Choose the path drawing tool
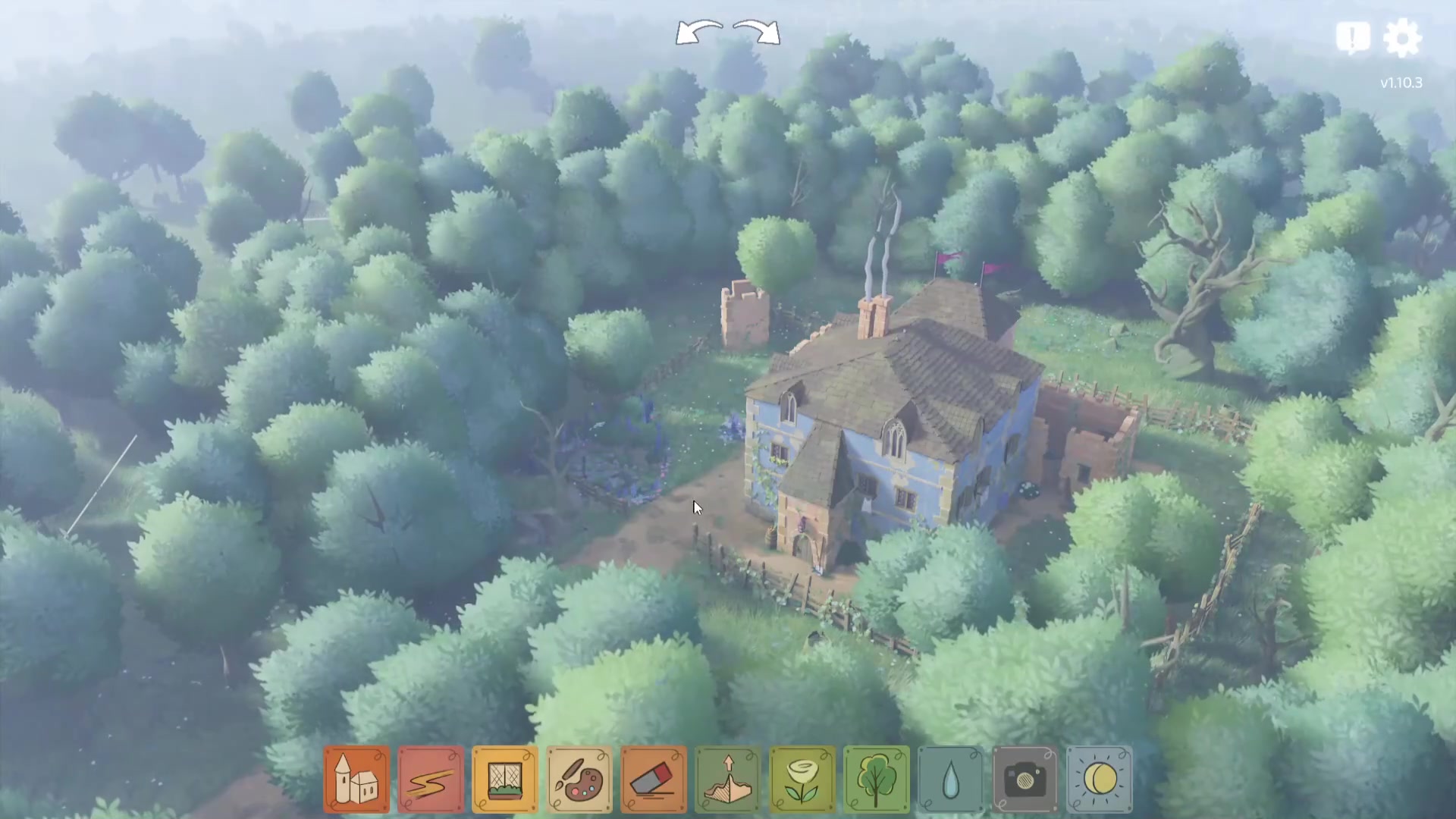The width and height of the screenshot is (1456, 819). [431, 780]
